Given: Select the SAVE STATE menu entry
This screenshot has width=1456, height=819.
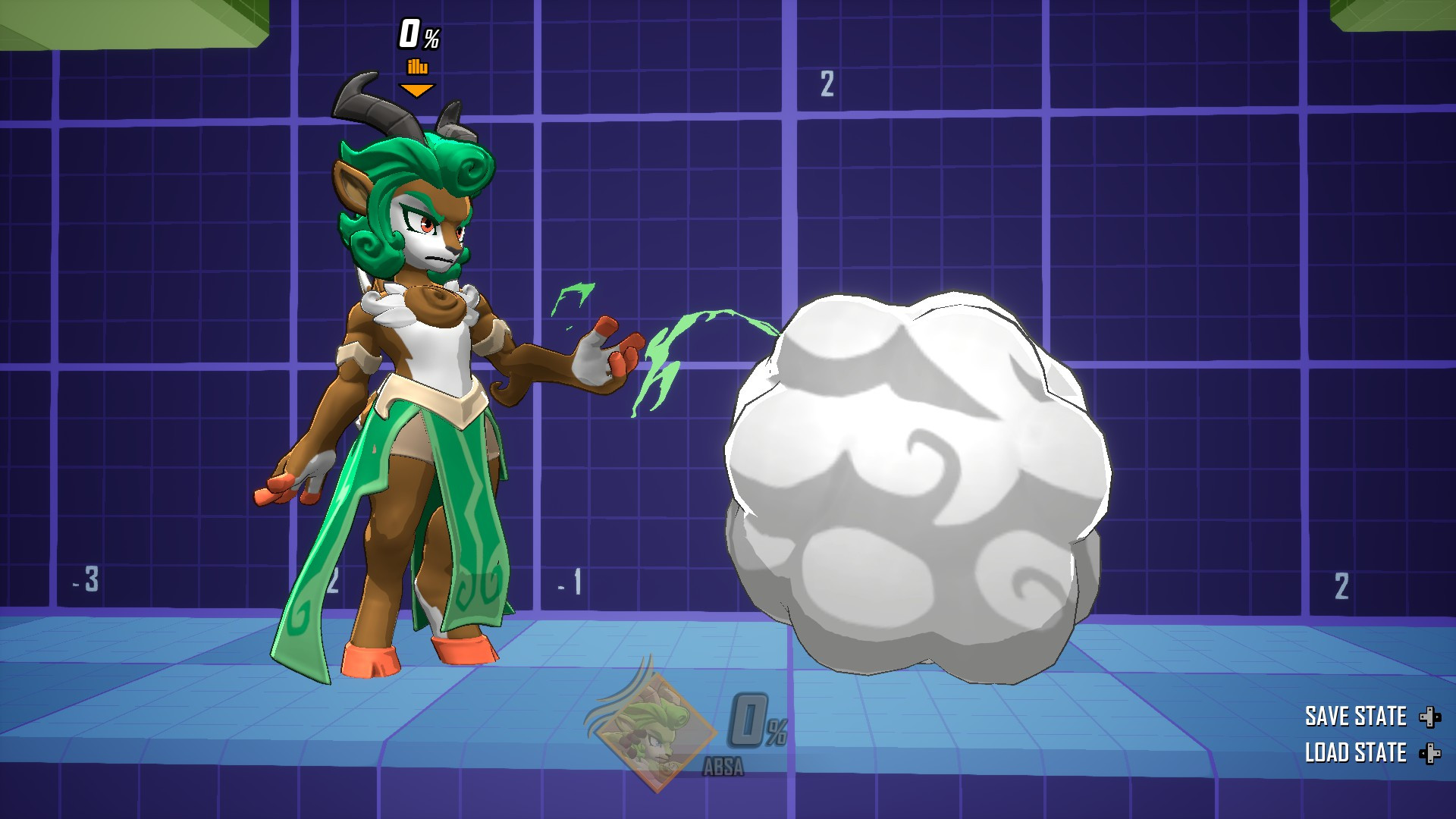Looking at the screenshot, I should coord(1357,716).
